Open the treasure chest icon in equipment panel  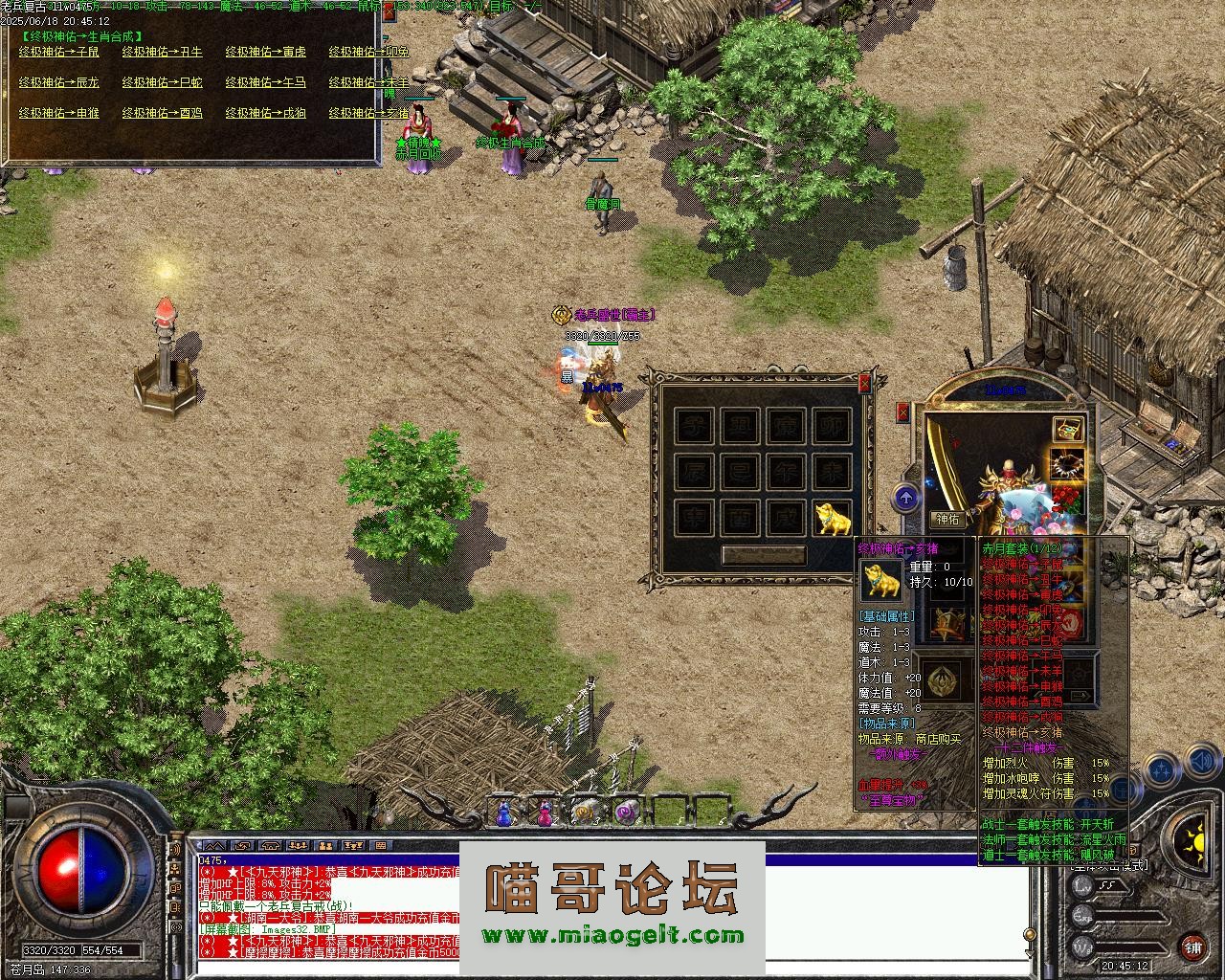[1068, 430]
